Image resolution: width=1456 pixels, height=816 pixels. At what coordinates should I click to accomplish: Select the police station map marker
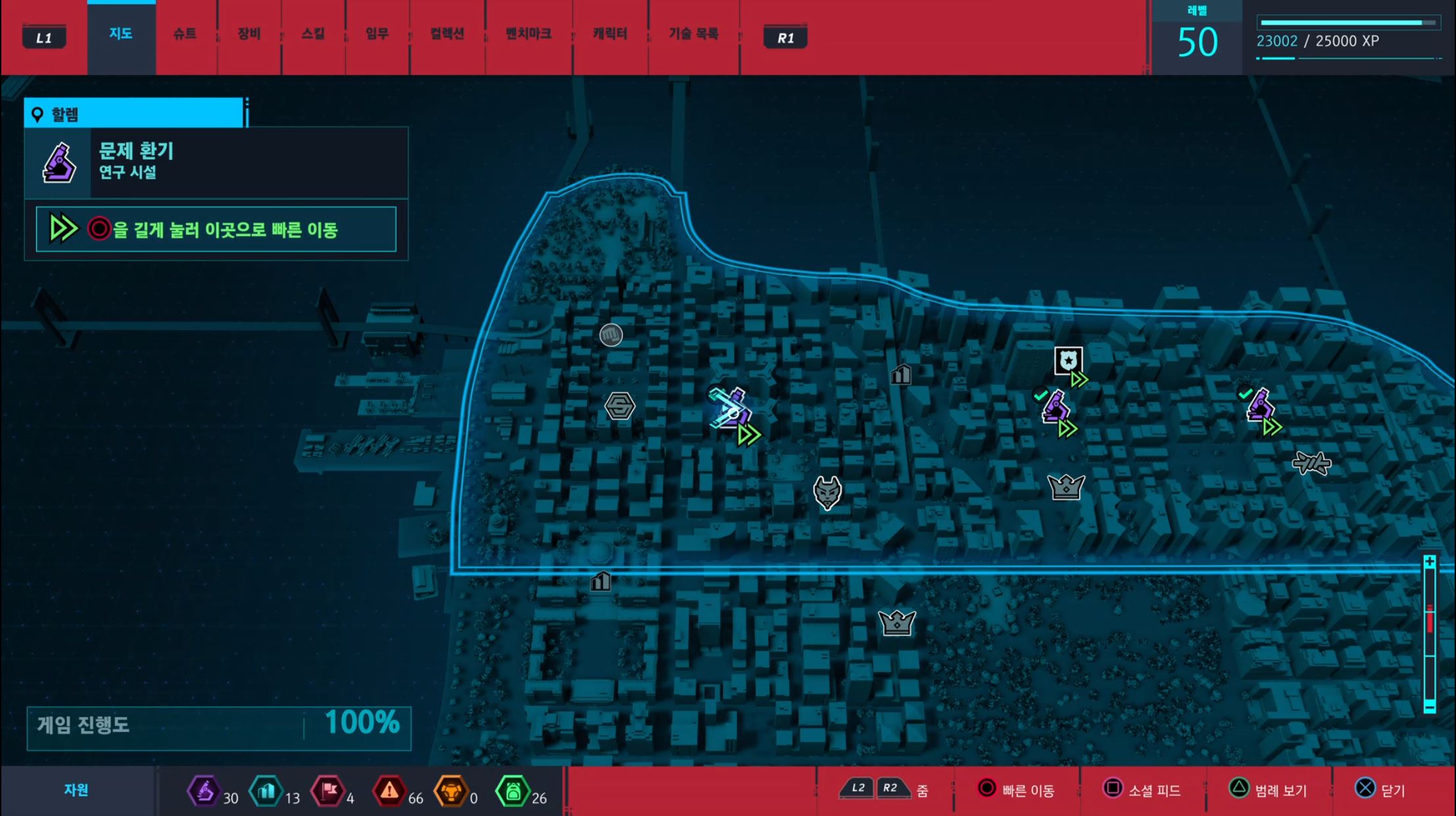pyautogui.click(x=1068, y=361)
